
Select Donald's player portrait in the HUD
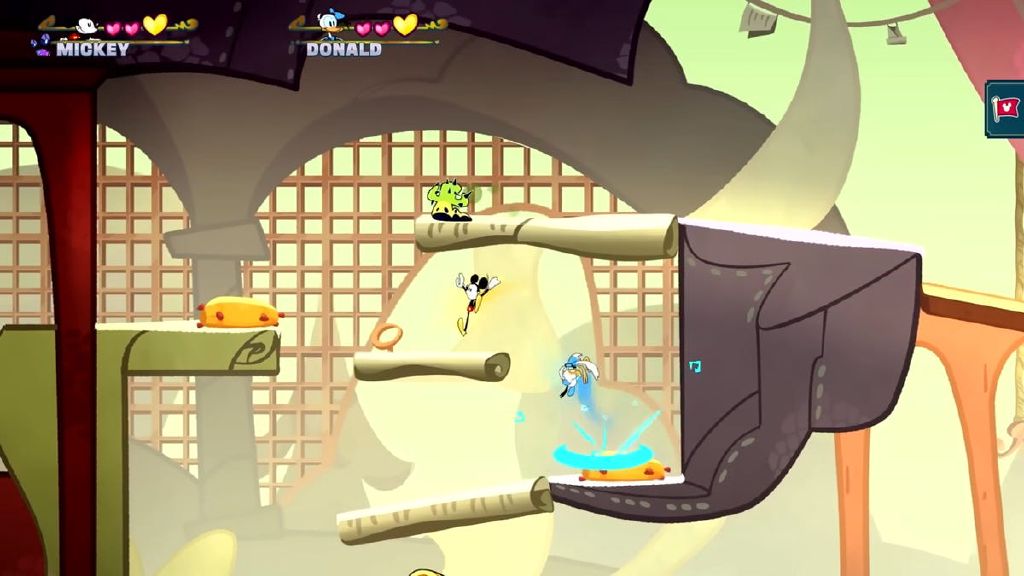tap(330, 22)
